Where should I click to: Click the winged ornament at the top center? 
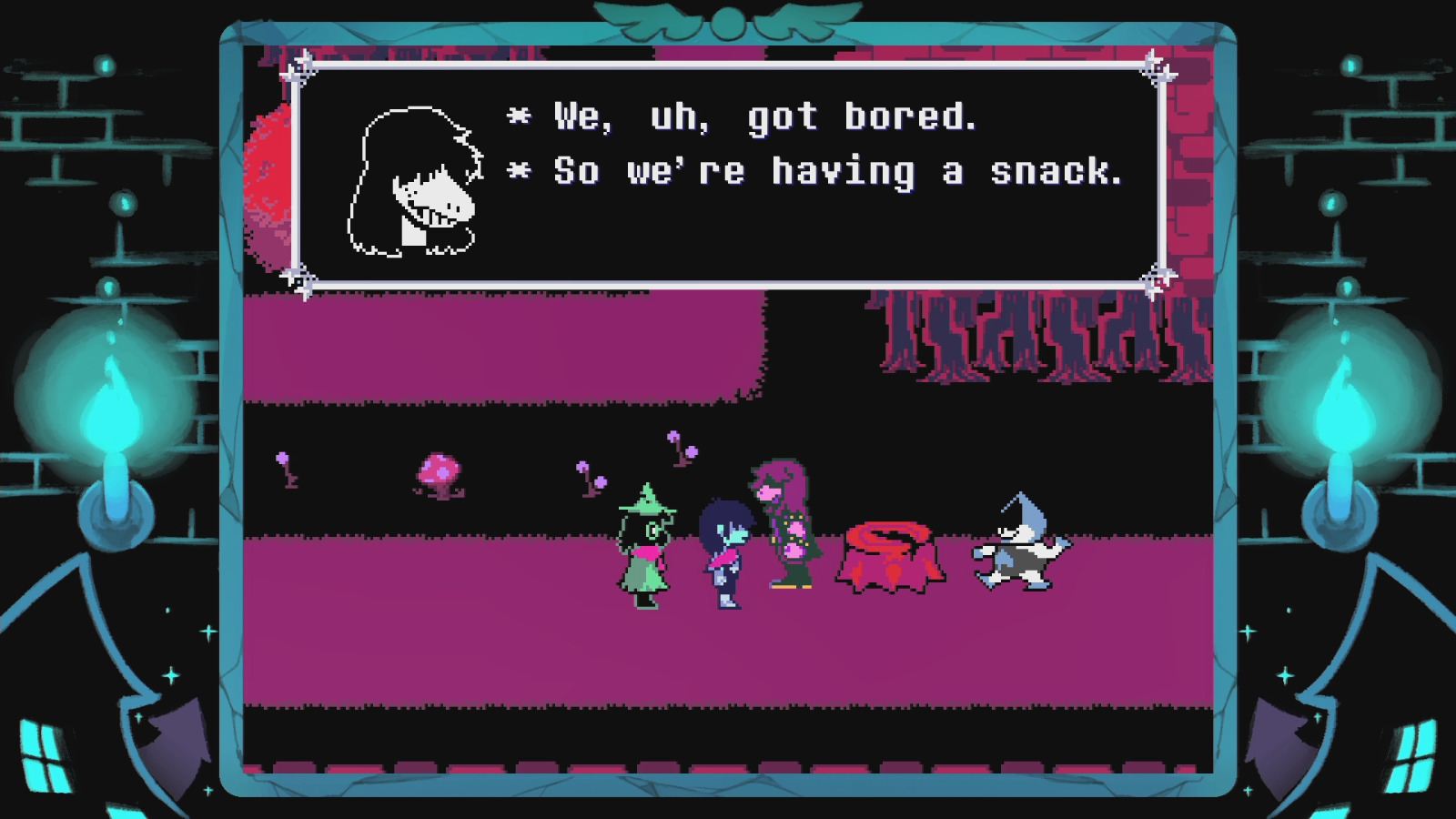728,18
